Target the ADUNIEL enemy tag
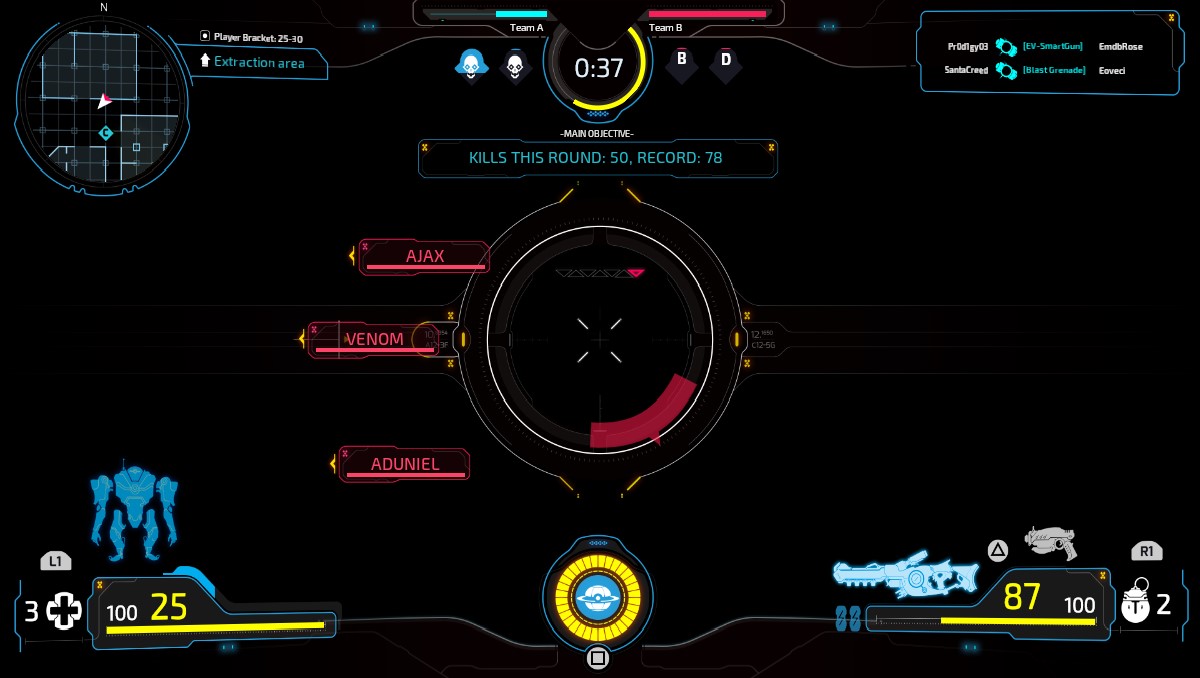1200x678 pixels. pyautogui.click(x=404, y=464)
